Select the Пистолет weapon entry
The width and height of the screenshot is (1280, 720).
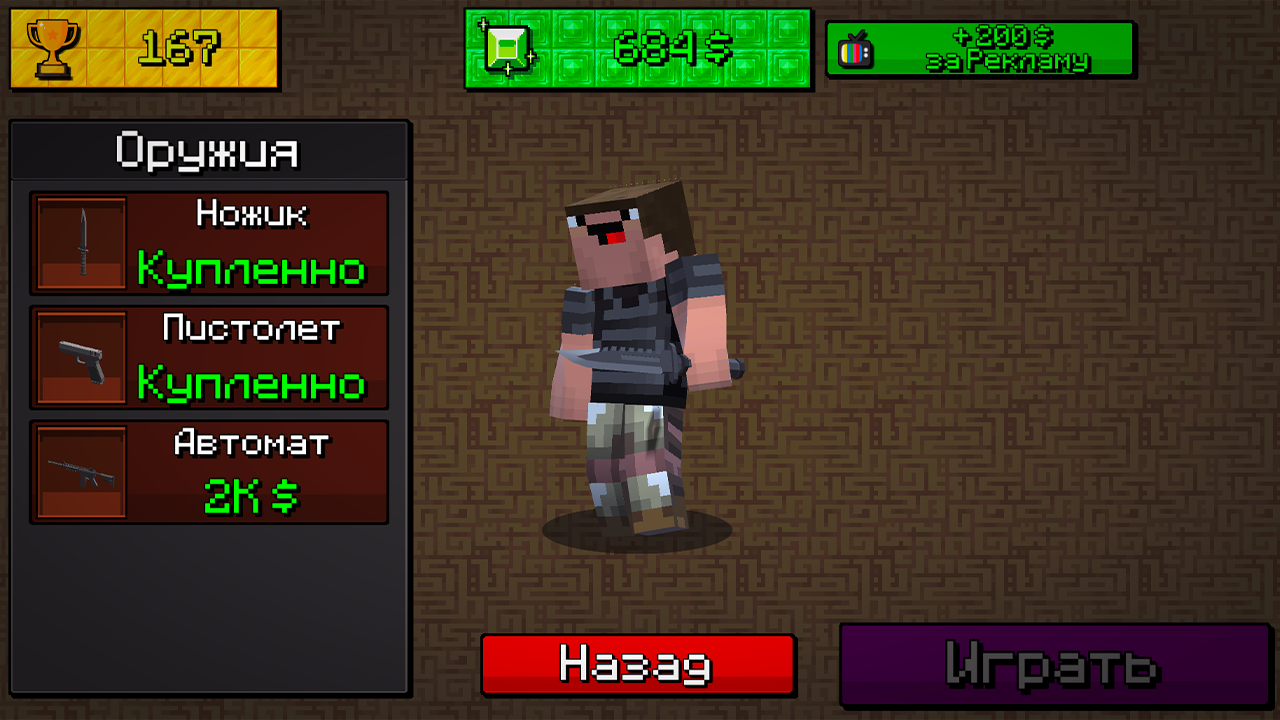pos(210,357)
